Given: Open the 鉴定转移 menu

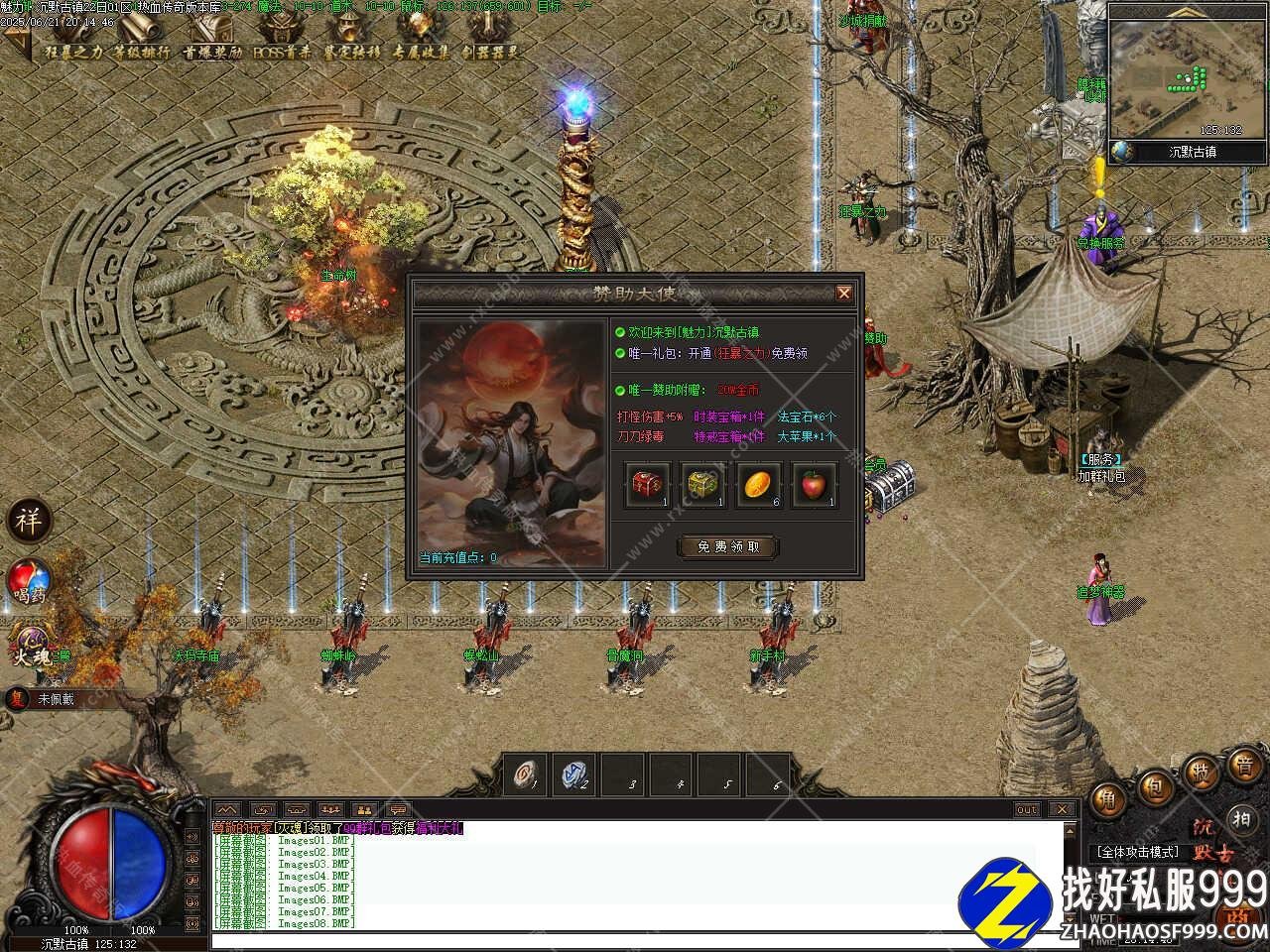Looking at the screenshot, I should (x=351, y=52).
